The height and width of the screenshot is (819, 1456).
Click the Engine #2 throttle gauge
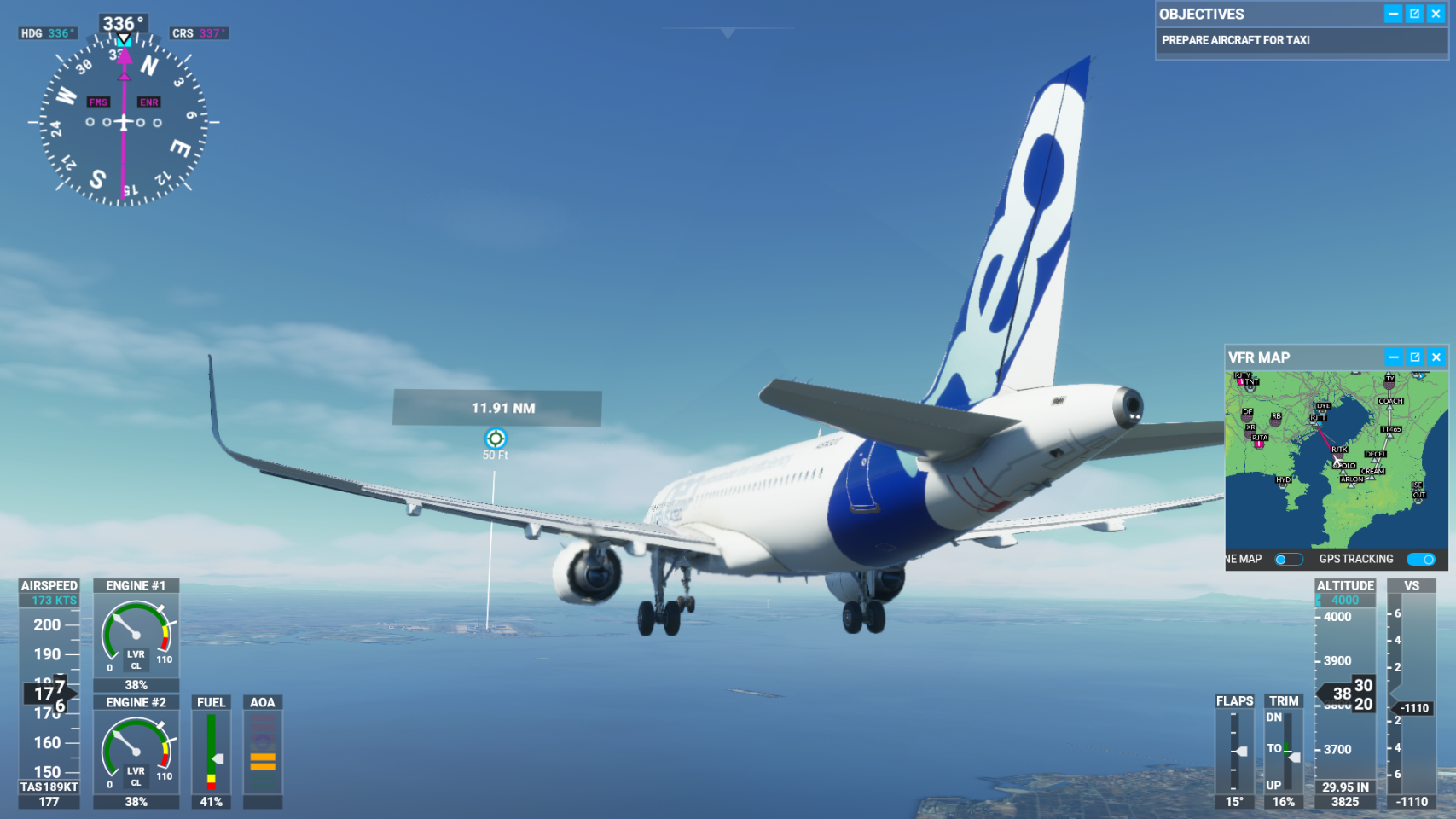coord(136,752)
